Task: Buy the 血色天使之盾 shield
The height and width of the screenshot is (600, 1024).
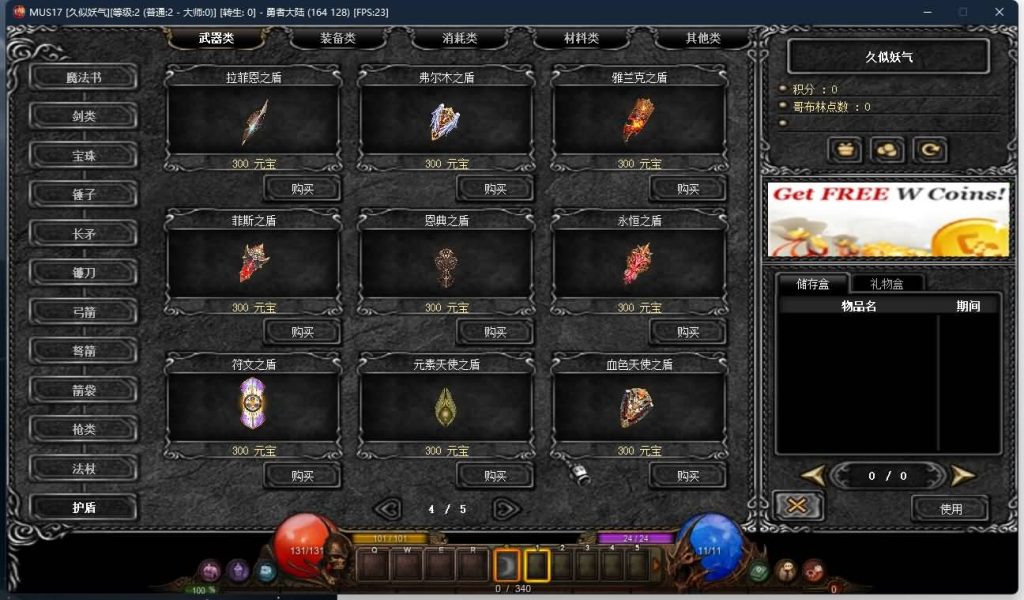Action: click(688, 475)
